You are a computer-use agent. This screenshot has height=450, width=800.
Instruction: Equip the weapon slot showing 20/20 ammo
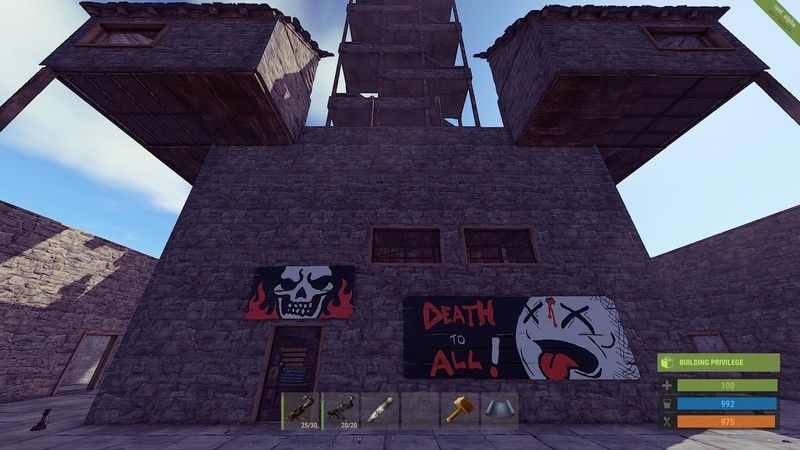339,410
